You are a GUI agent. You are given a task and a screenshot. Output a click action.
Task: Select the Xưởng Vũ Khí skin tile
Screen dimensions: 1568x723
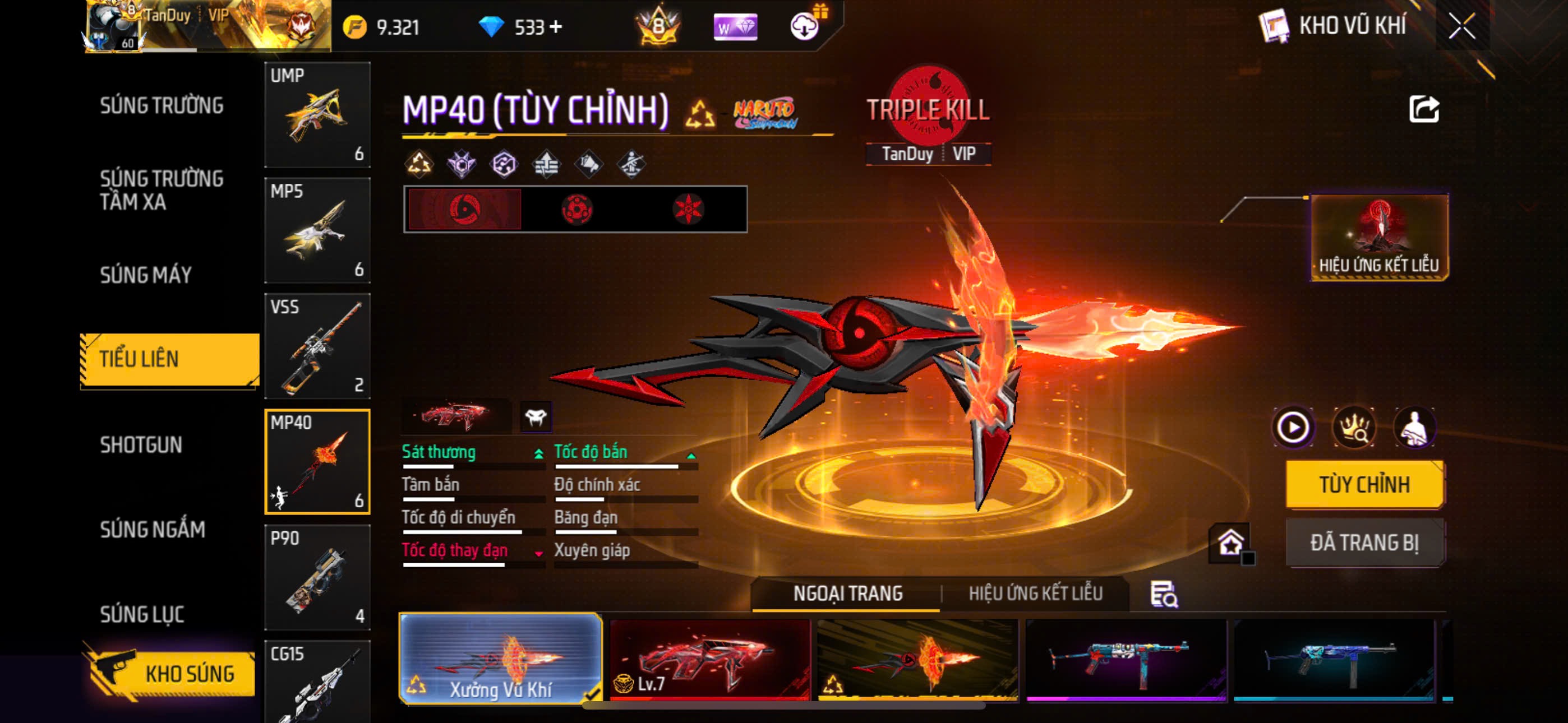point(500,659)
